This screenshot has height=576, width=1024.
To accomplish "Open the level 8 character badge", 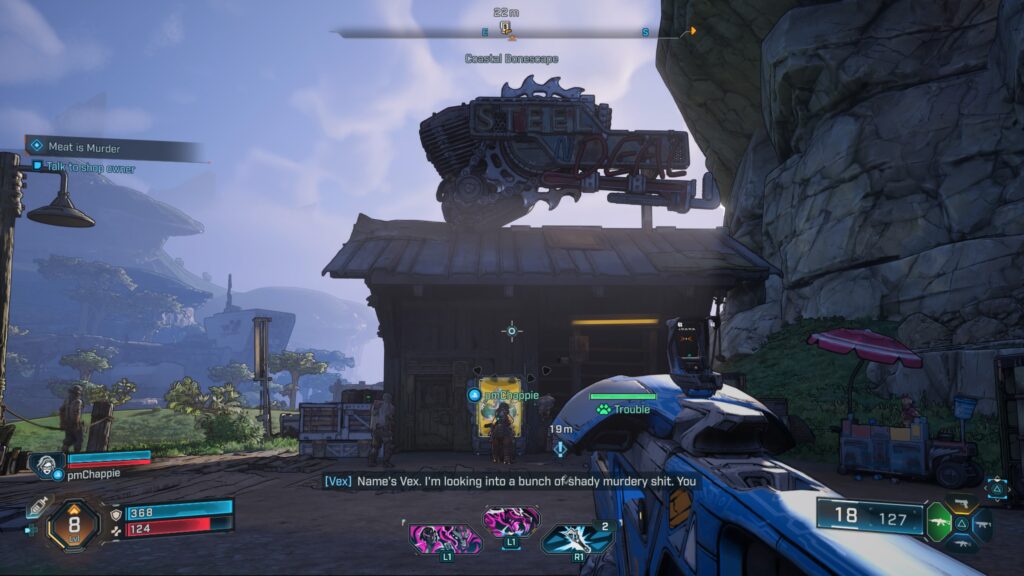I will pos(73,522).
